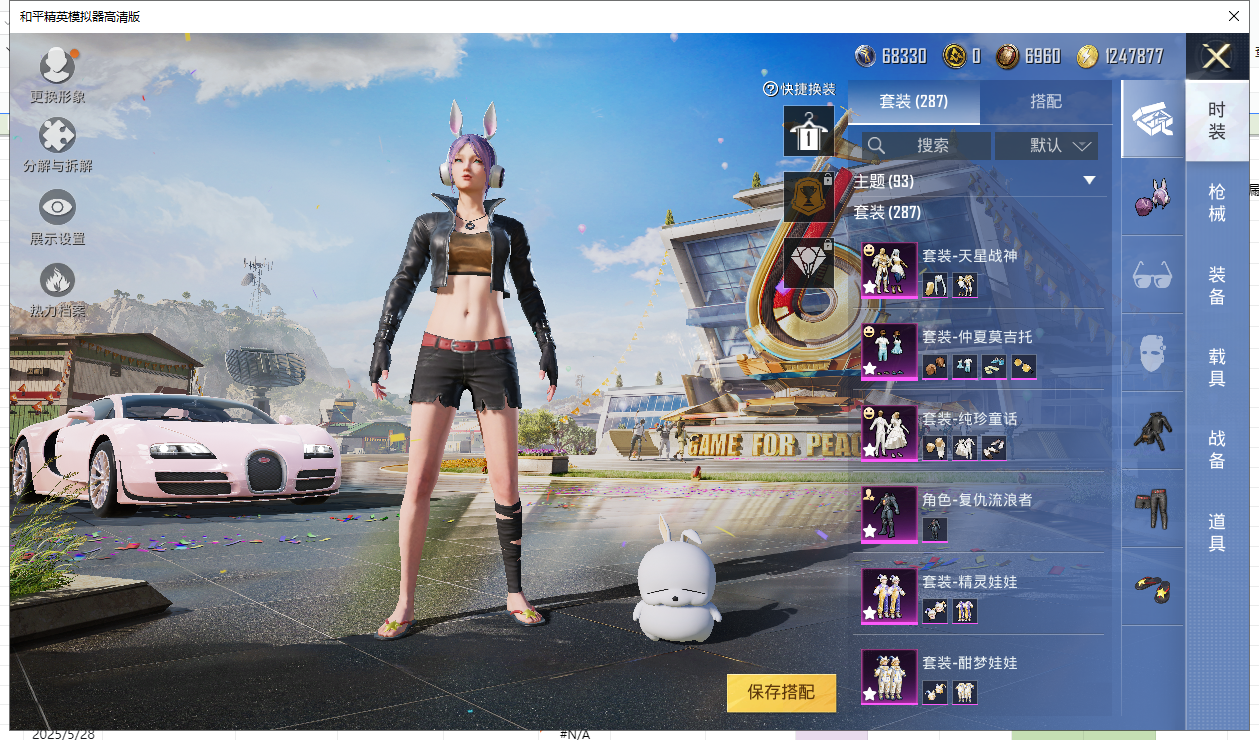Screen dimensions: 1259x740
Task: Save outfit with 保存搭配 button
Action: [781, 692]
